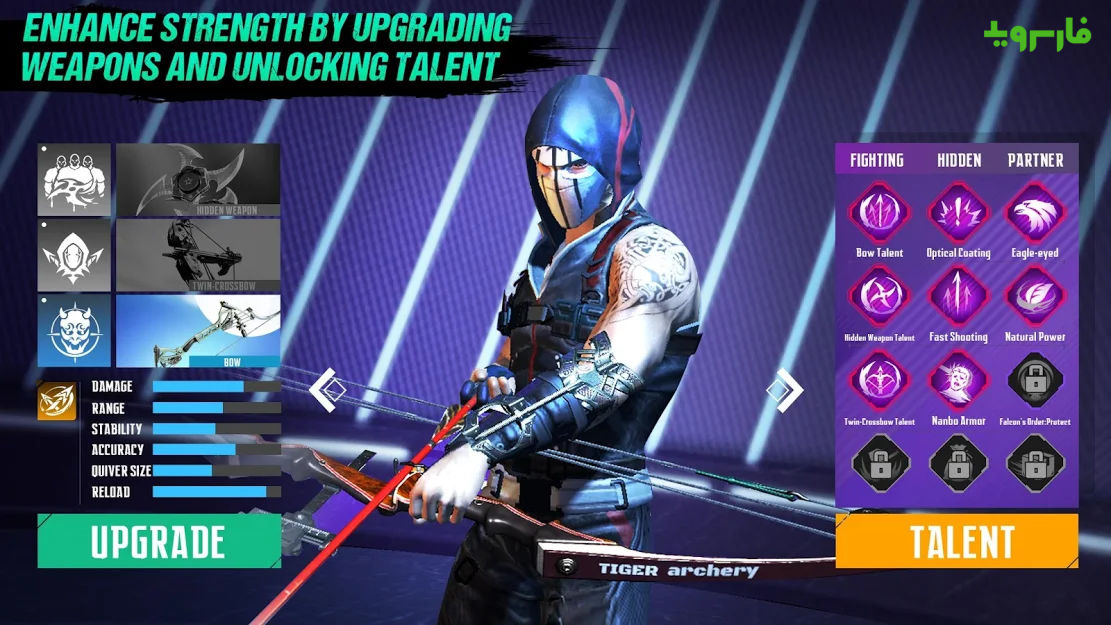The width and height of the screenshot is (1111, 625).
Task: Switch to the HIDDEN talent tab
Action: tap(959, 160)
